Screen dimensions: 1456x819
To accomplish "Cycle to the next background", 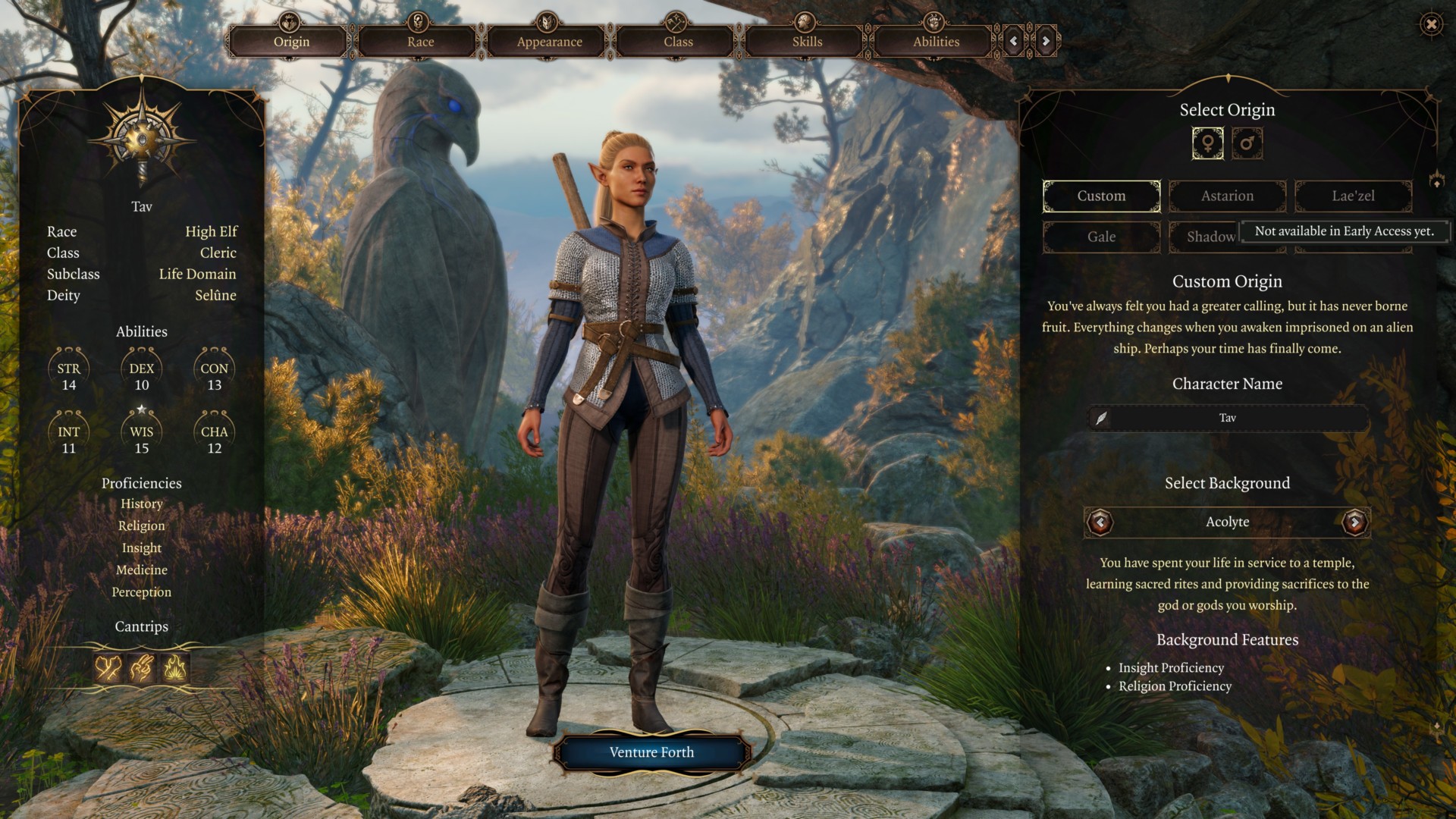I will [x=1354, y=522].
